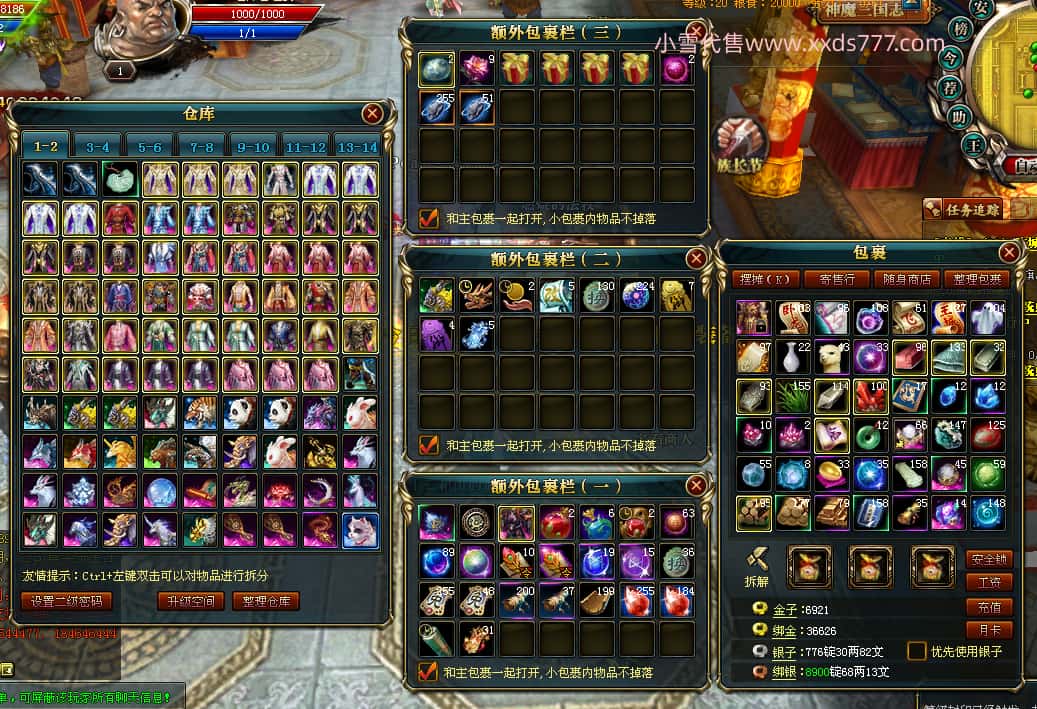This screenshot has height=709, width=1037.
Task: Toggle the 优先使用银子 checkbox
Action: (917, 651)
